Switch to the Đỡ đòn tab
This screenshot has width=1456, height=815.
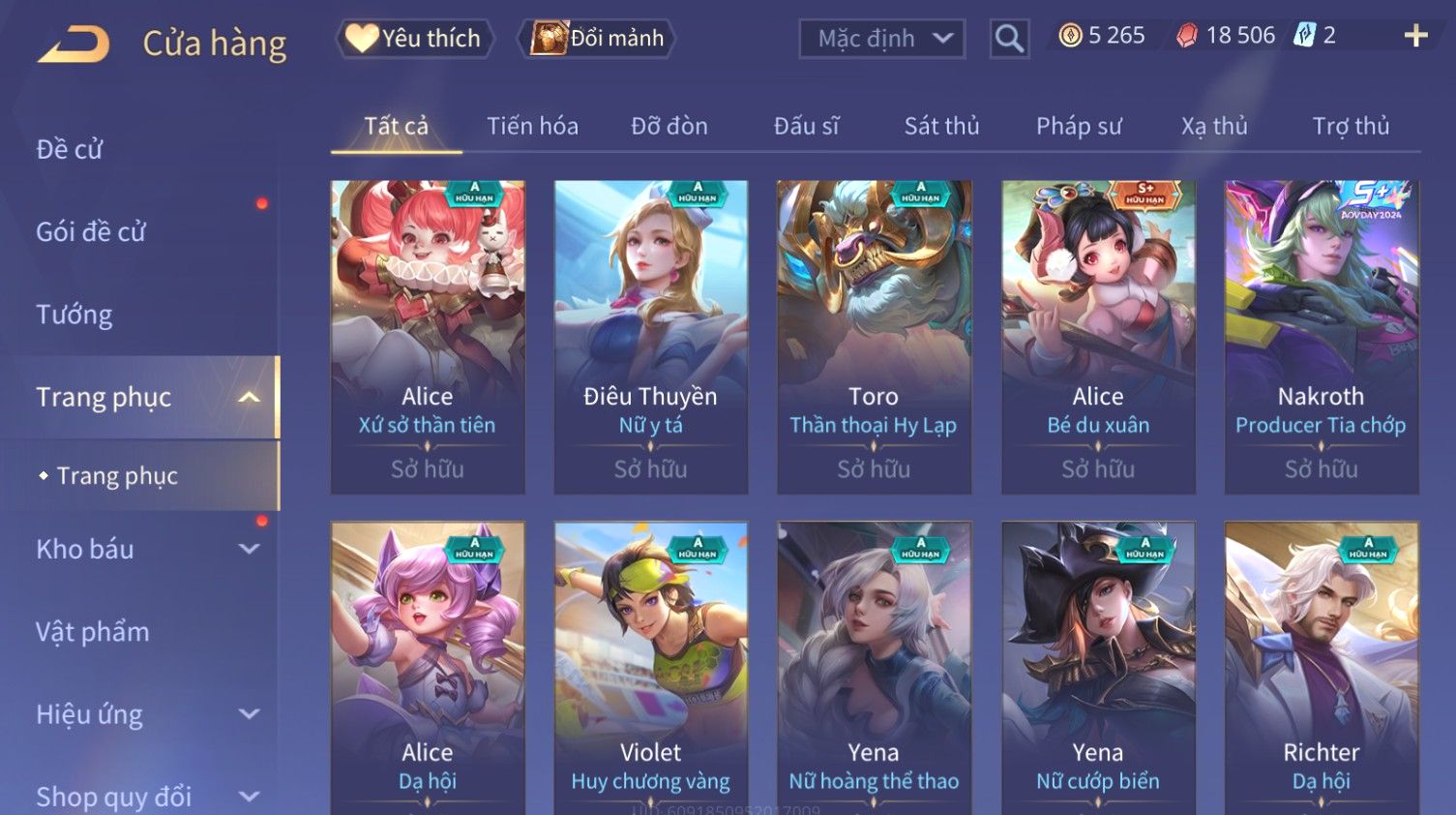(x=669, y=126)
